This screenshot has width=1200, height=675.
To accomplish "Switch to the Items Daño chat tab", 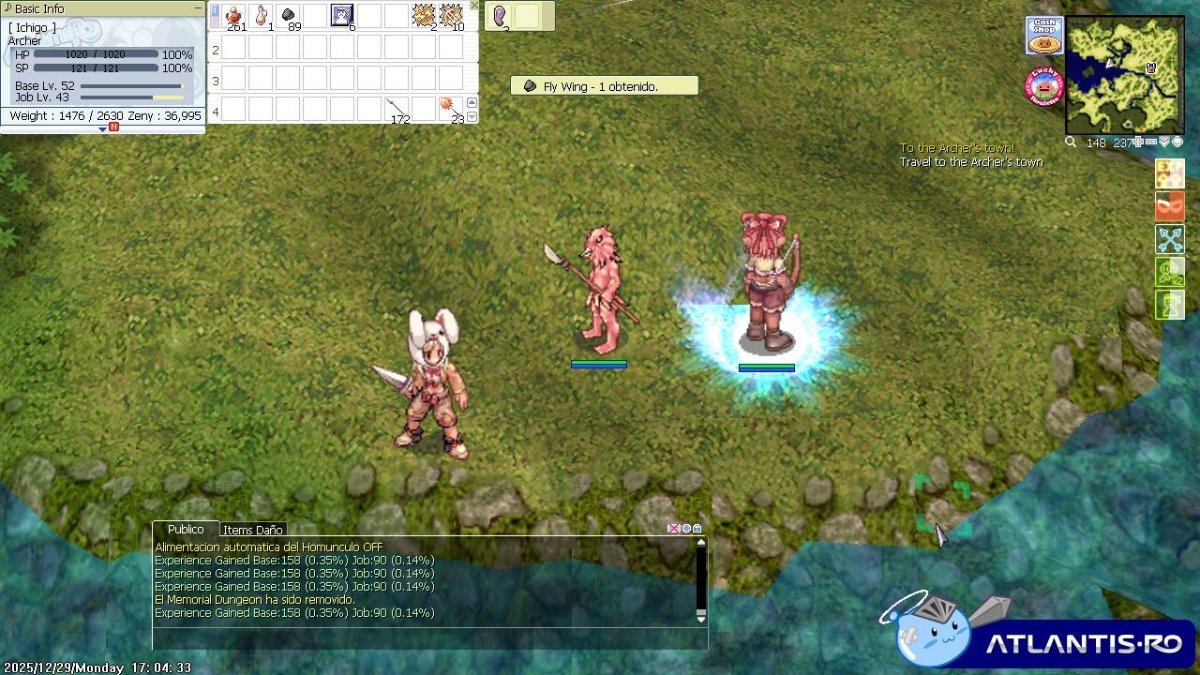I will [253, 530].
